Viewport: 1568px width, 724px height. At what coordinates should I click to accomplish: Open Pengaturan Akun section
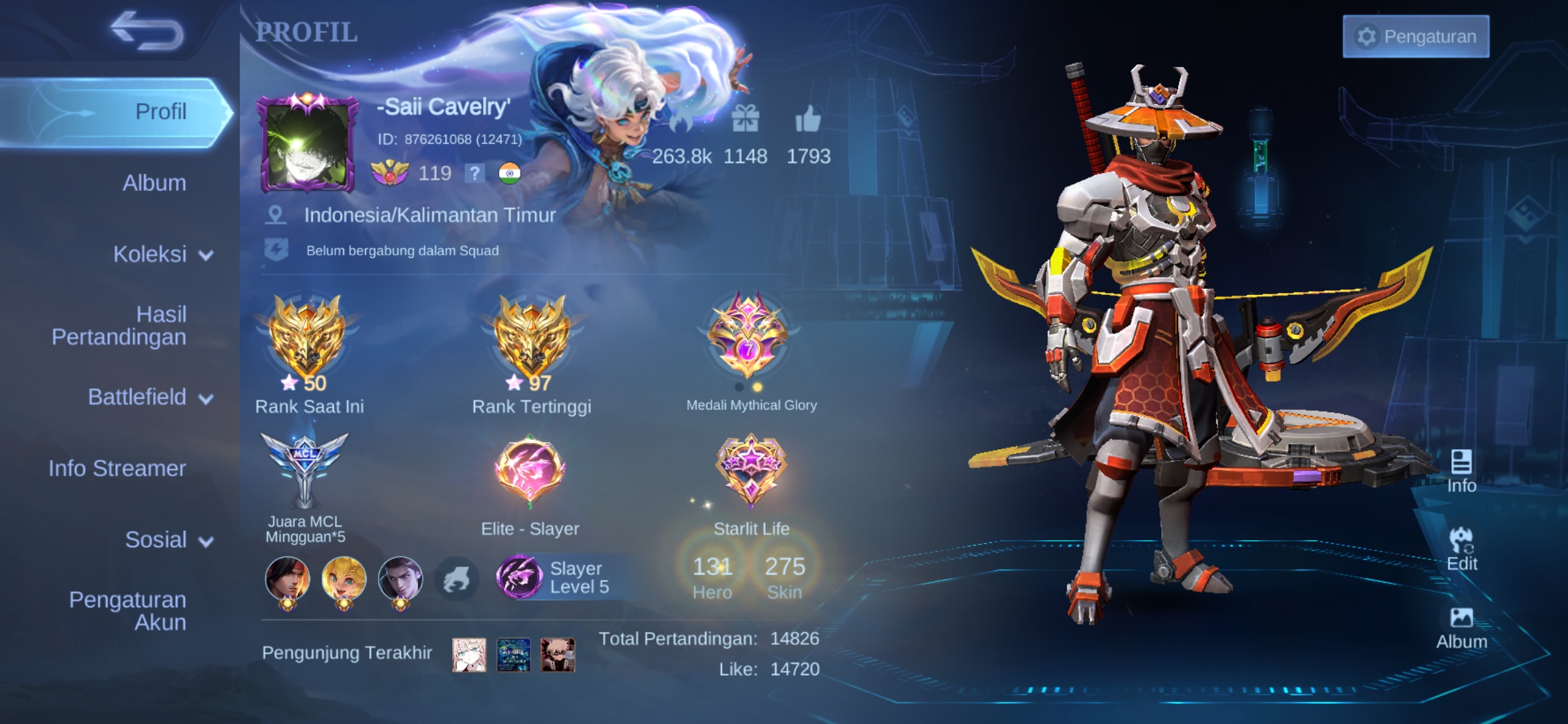(127, 611)
